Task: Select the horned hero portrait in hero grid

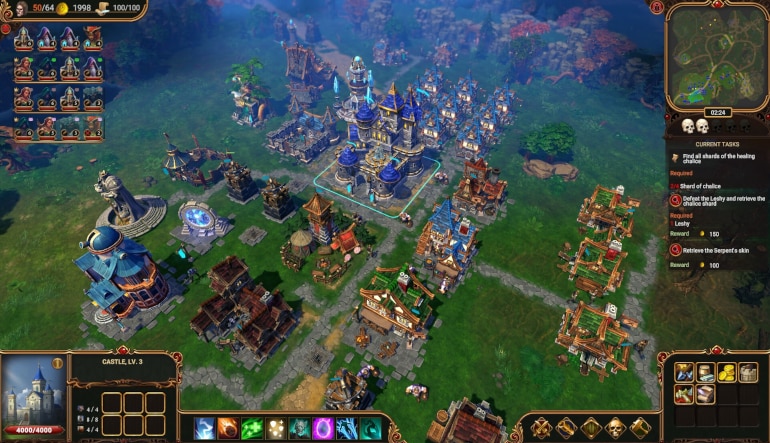Action: [92, 38]
